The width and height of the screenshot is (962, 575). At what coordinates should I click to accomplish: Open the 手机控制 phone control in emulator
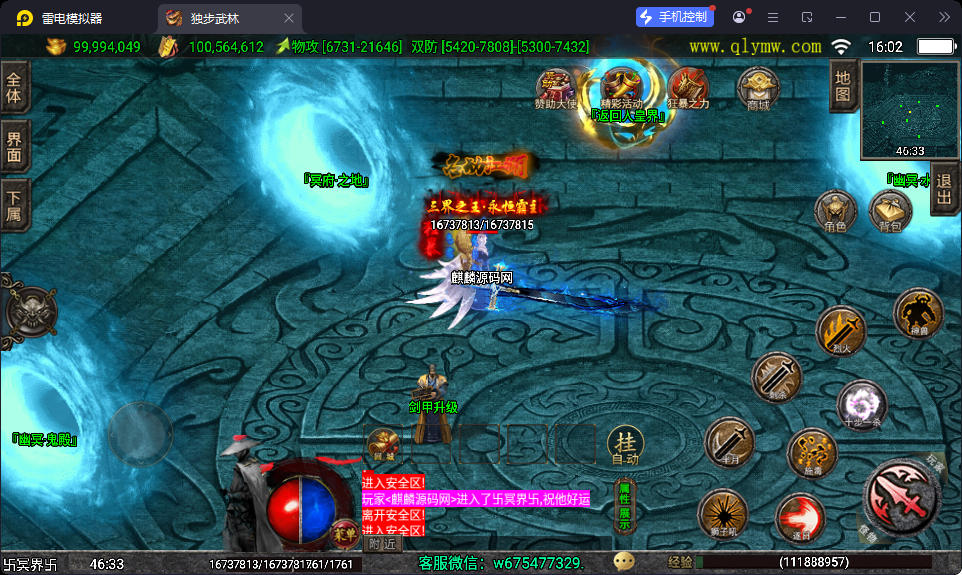[x=676, y=17]
